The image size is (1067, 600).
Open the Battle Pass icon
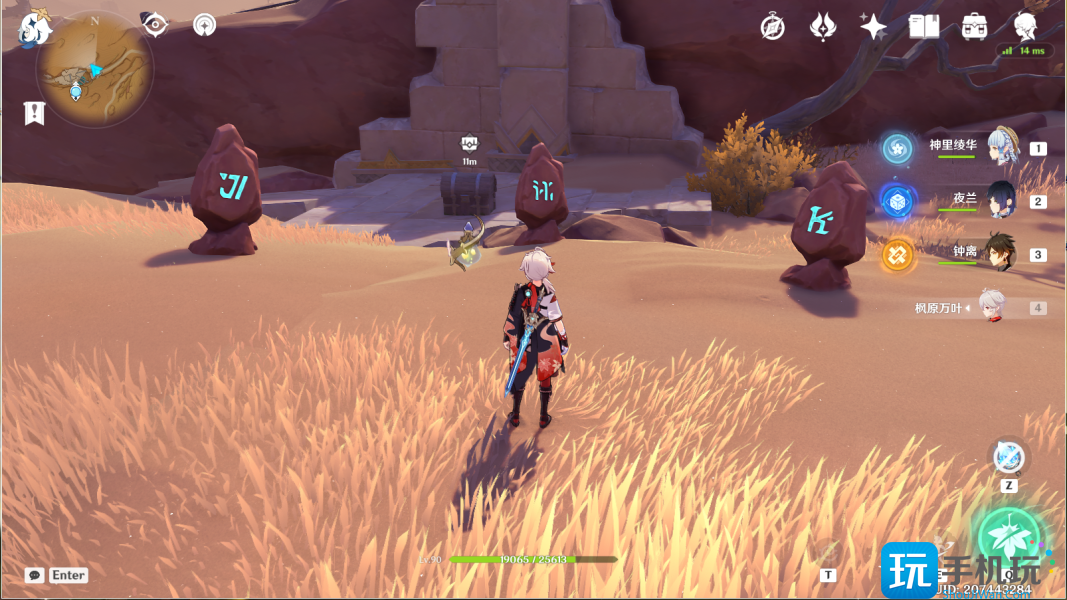(x=823, y=27)
